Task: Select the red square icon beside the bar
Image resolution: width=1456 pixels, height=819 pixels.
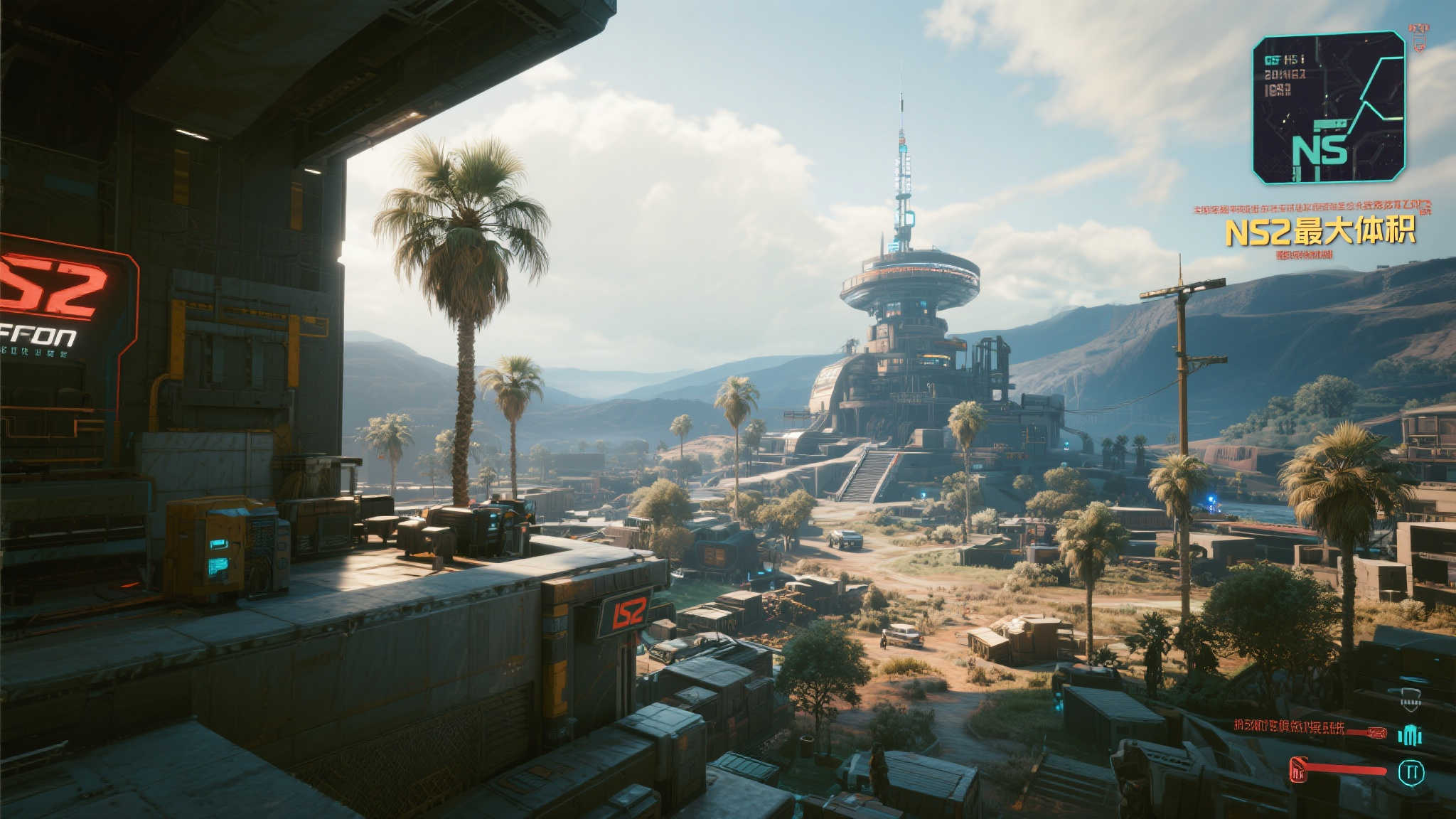Action: point(1300,770)
